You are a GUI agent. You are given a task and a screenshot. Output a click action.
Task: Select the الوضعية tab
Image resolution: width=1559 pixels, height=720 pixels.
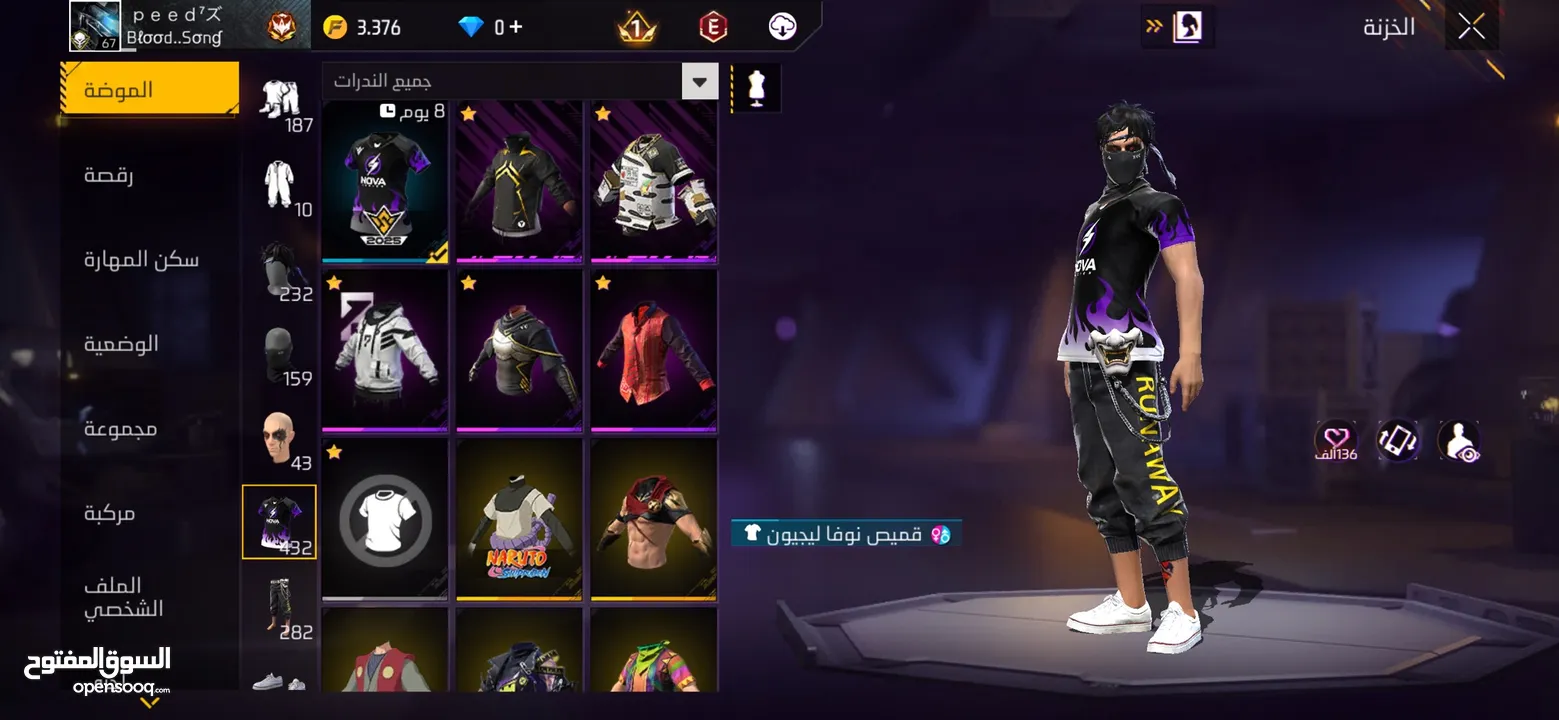[x=121, y=344]
